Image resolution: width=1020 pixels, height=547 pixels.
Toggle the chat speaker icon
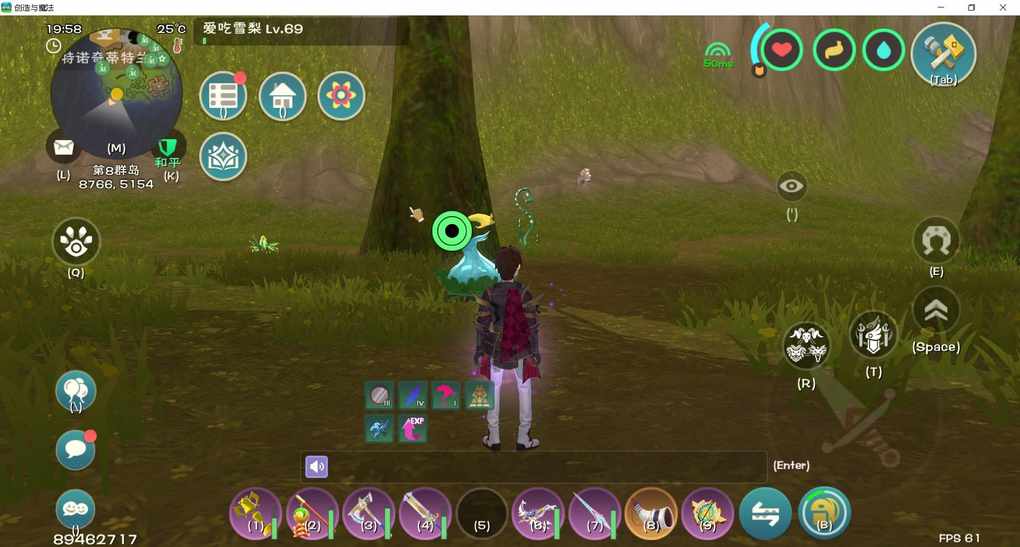(x=316, y=466)
